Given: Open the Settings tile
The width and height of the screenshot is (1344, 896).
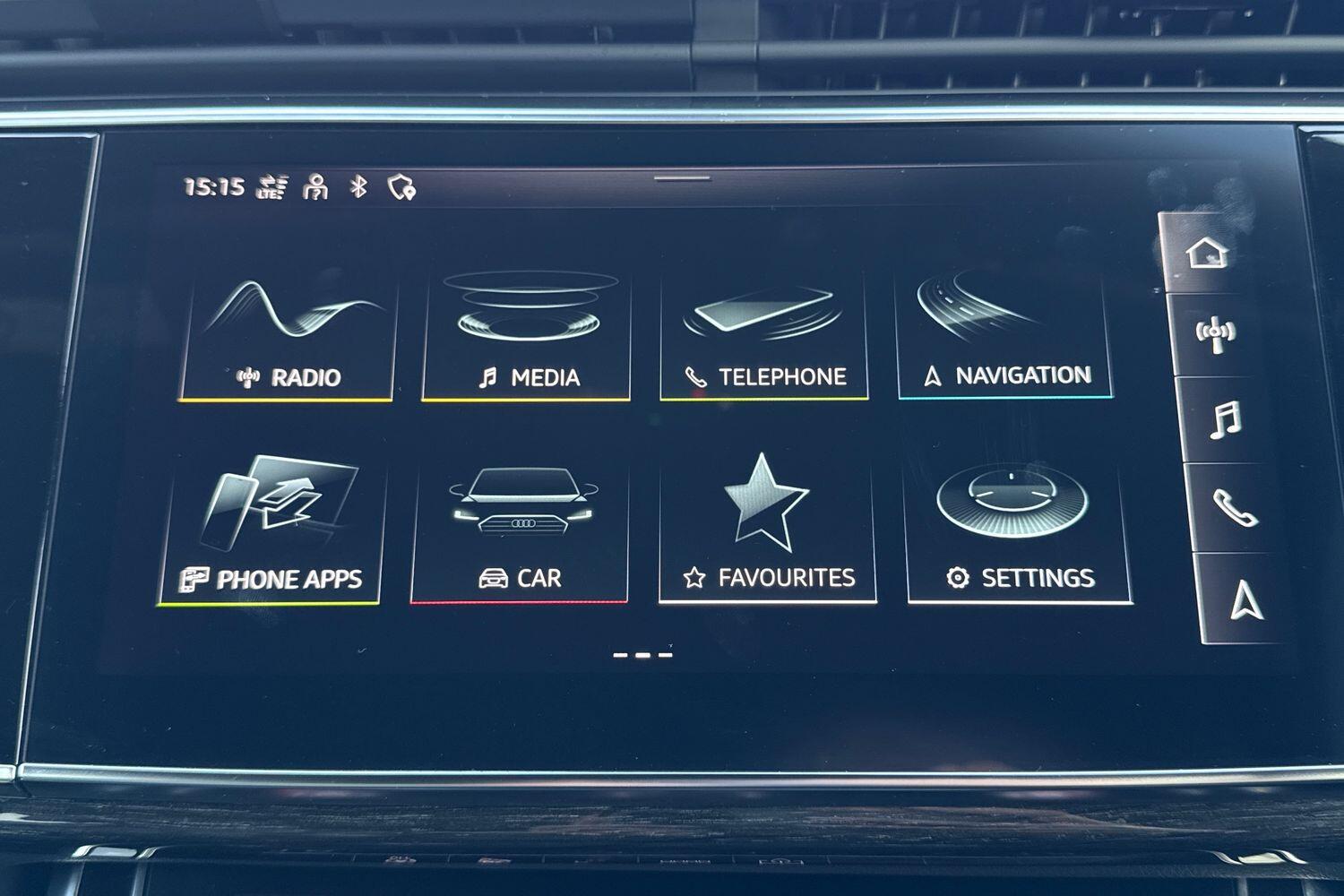Looking at the screenshot, I should click(x=1019, y=529).
